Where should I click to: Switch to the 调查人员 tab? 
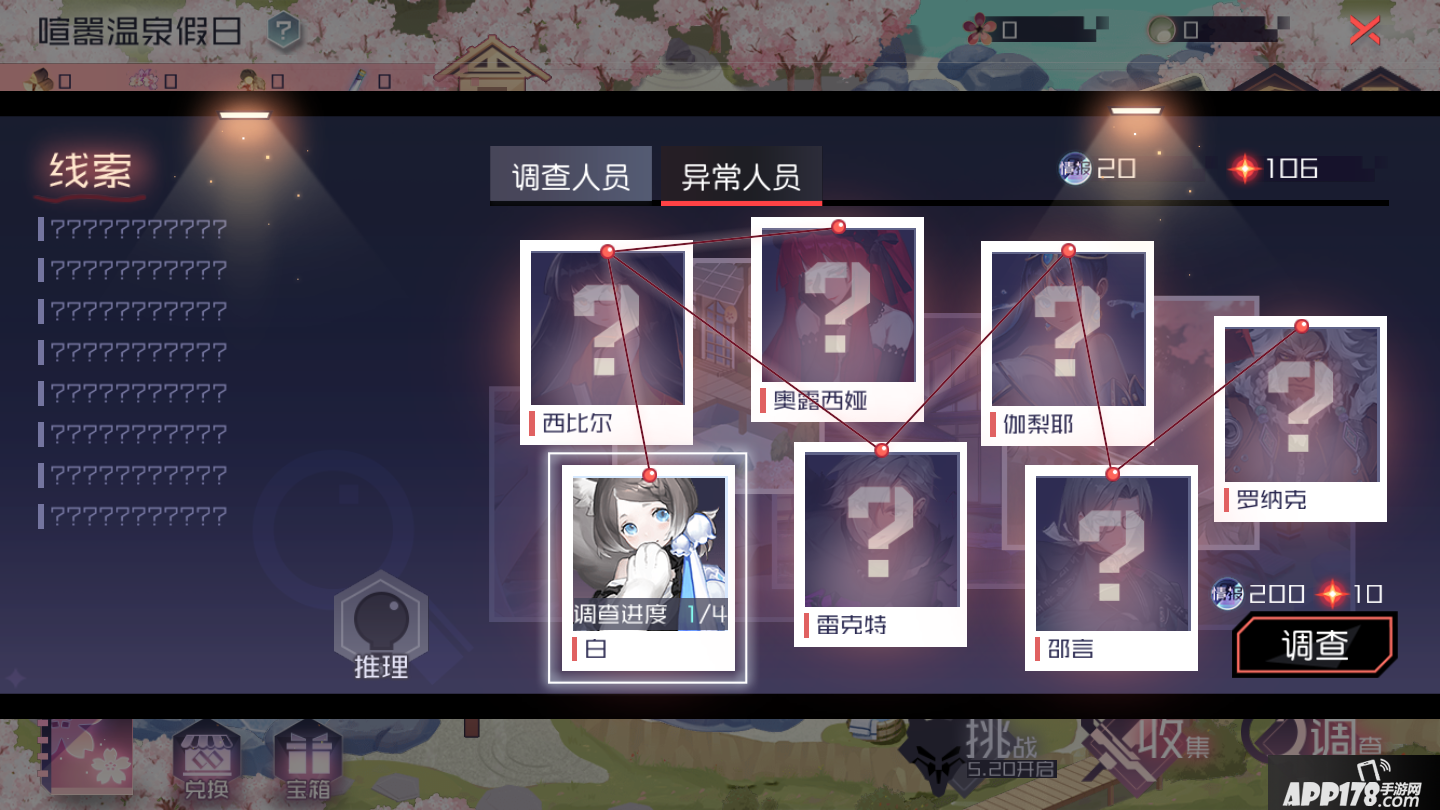pyautogui.click(x=571, y=173)
